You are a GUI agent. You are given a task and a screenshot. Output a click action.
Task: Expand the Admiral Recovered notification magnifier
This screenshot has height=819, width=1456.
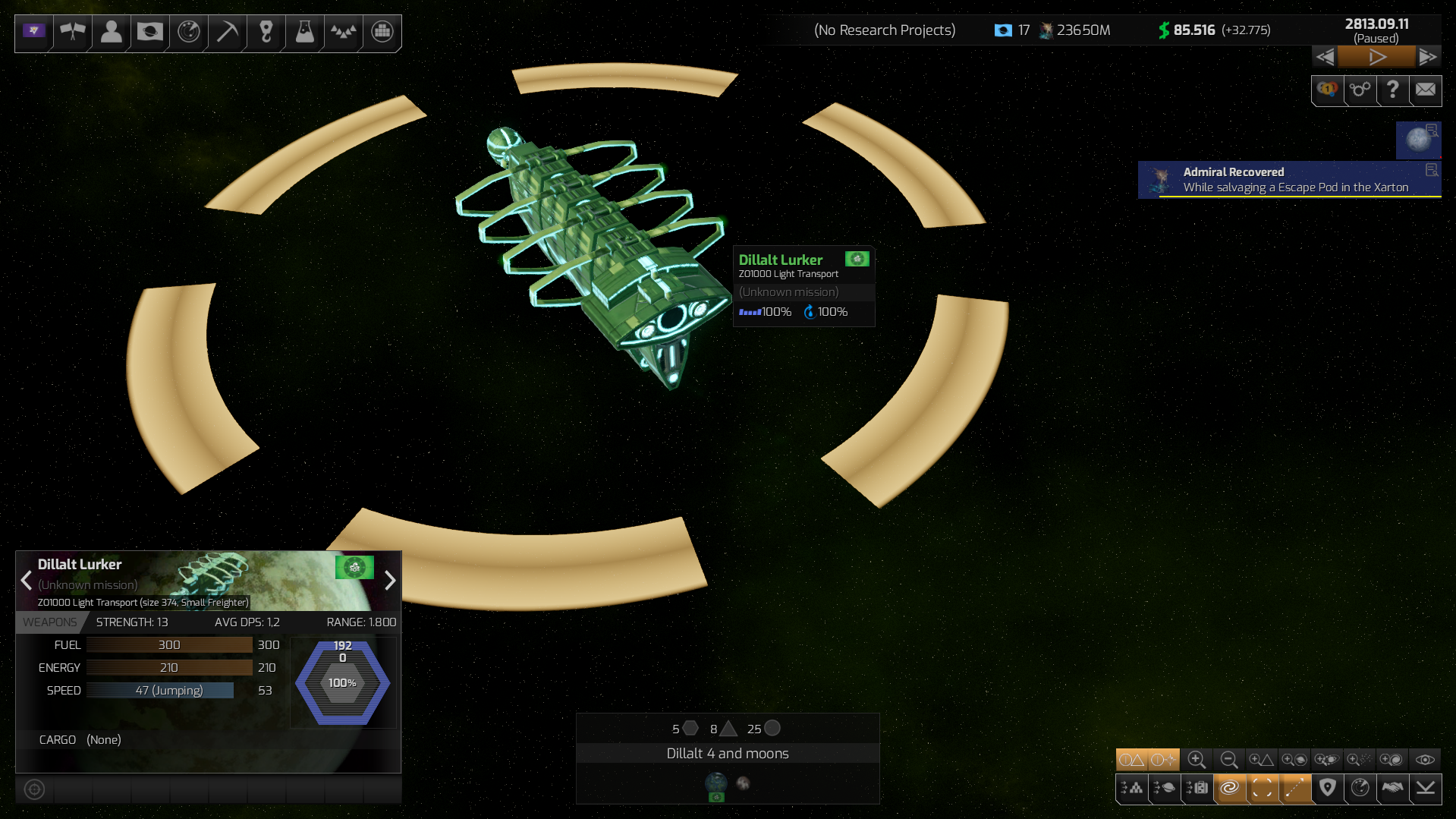coord(1431,169)
